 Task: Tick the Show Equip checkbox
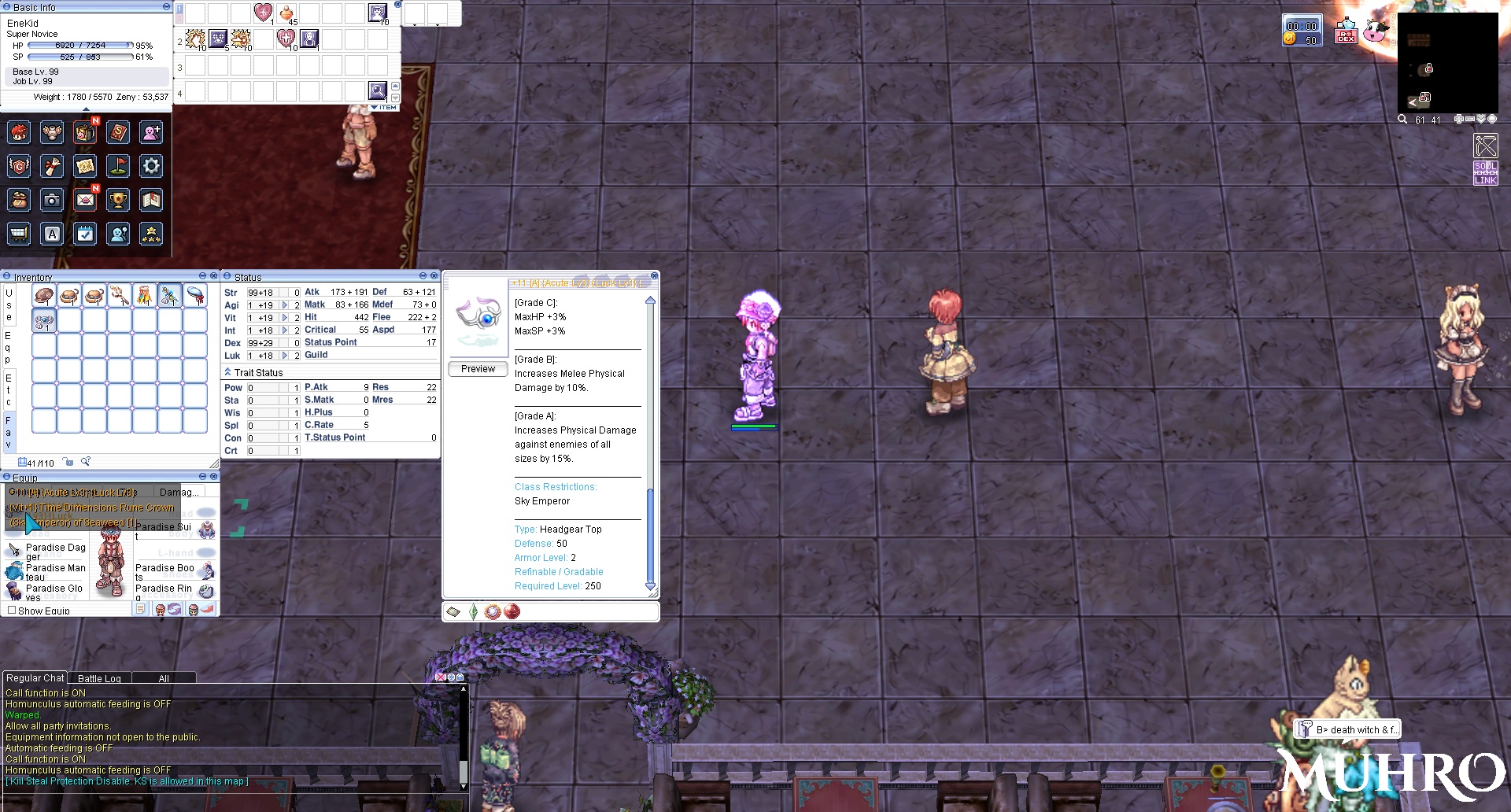[12, 611]
